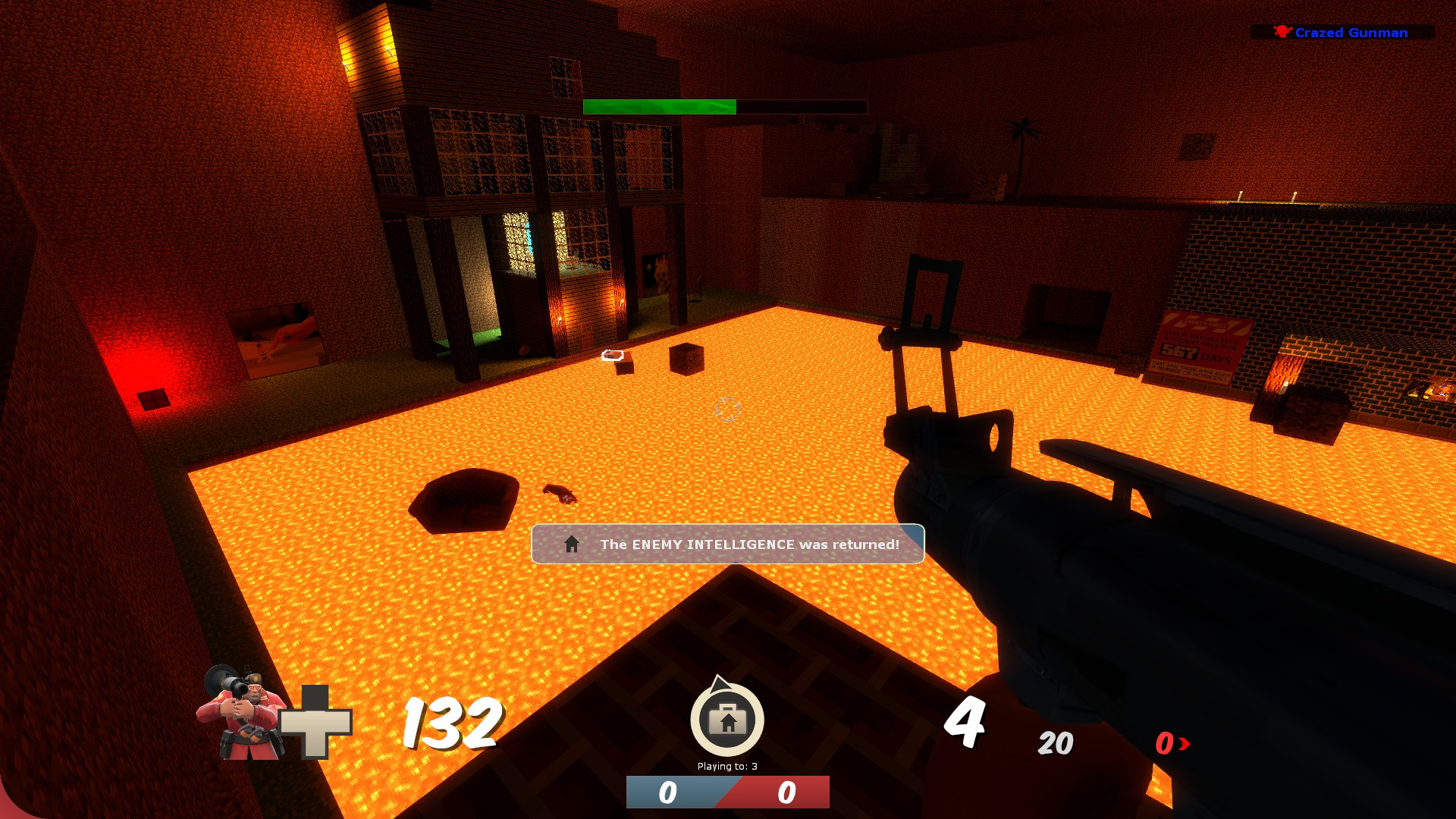
Task: Click the 'Playing to: 3' label
Action: click(726, 767)
